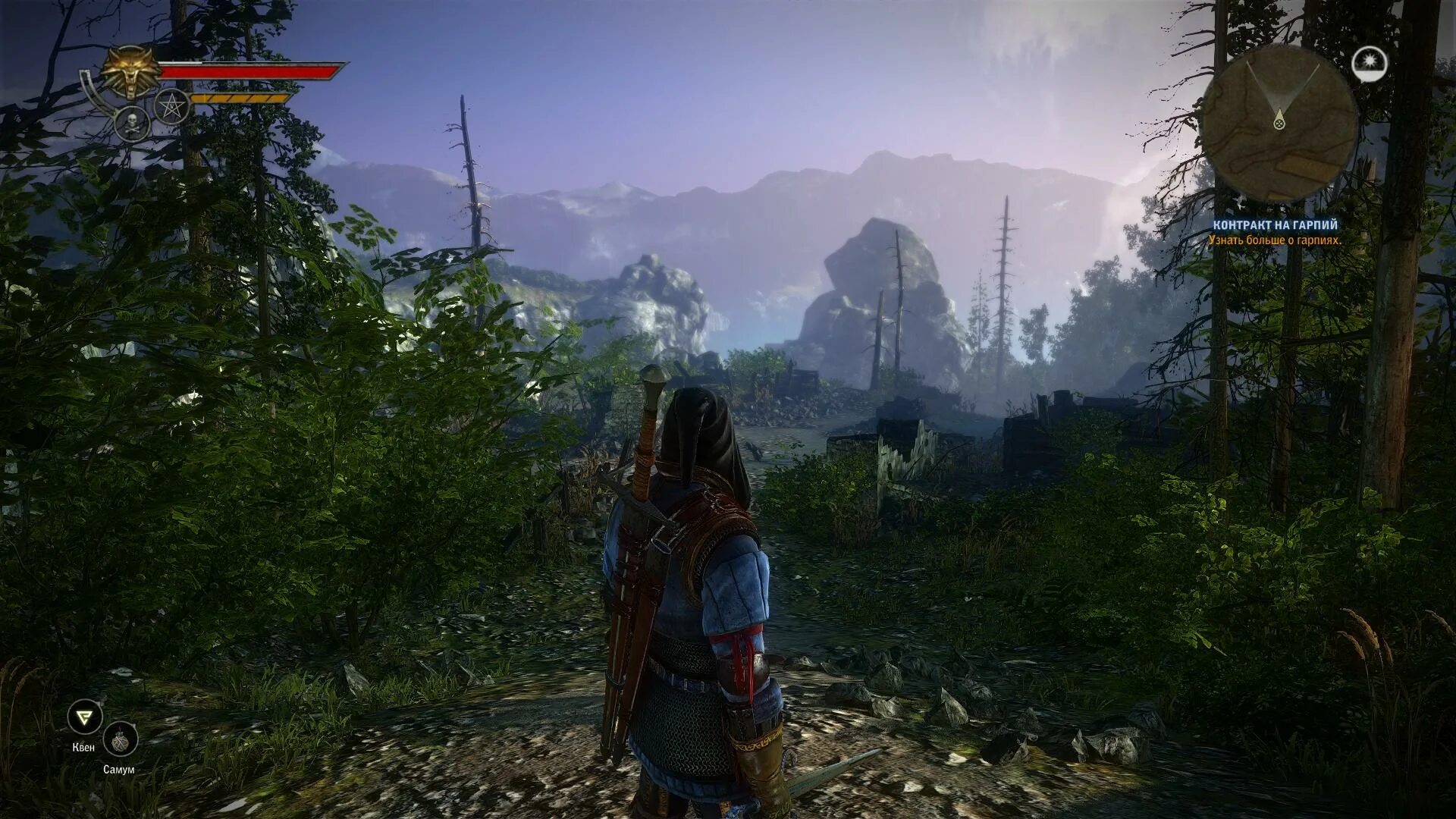Click the pentagram icon beside the vigor bar

[x=172, y=106]
